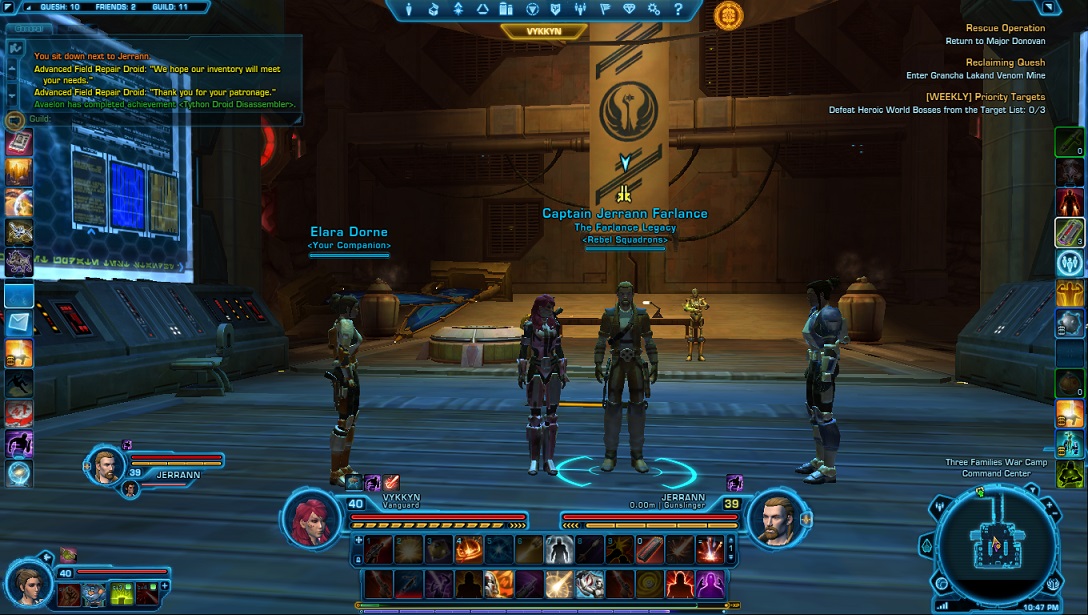Open the Cartel Market gold coin button
Screen dimensions: 1088x615
728,15
